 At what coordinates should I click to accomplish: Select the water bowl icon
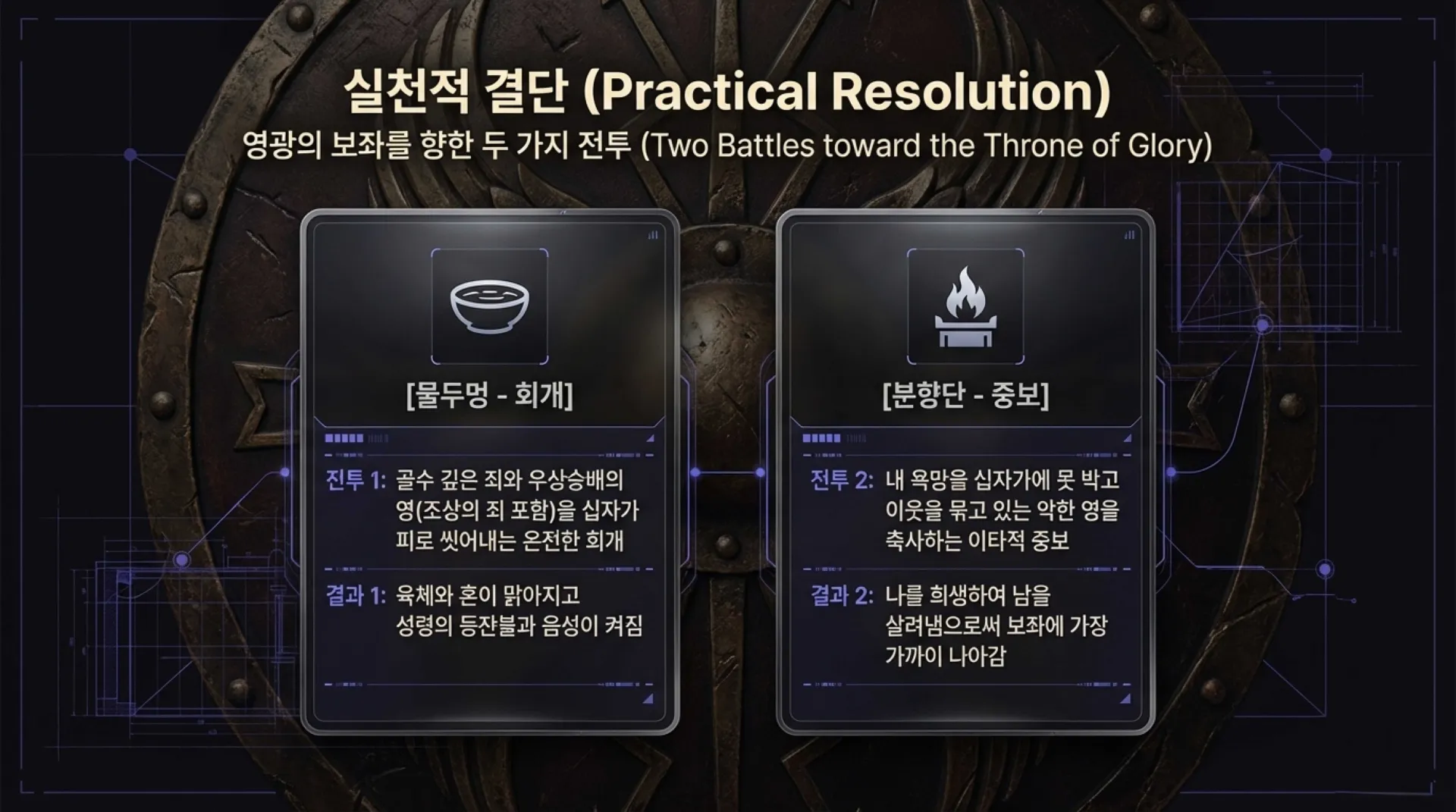pos(489,306)
